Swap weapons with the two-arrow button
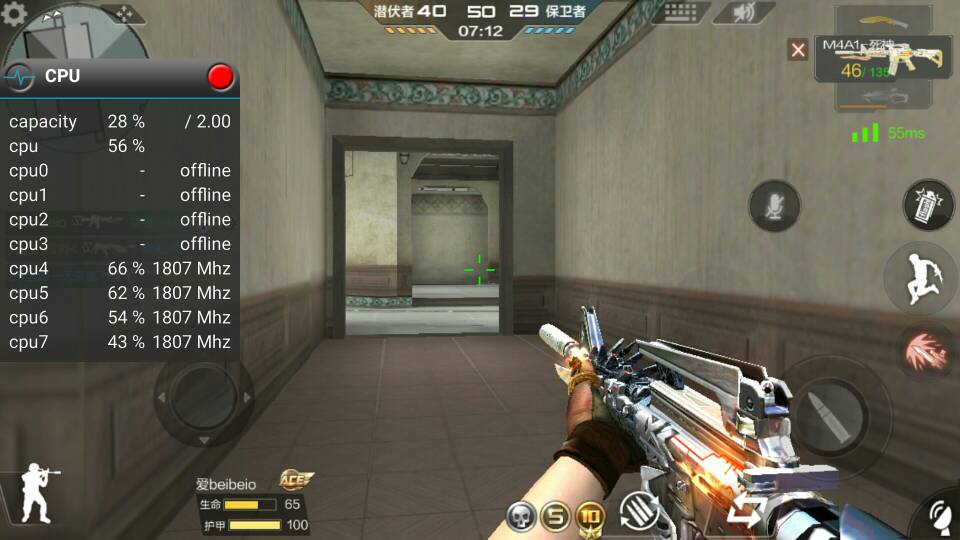Screen dimensions: 960x540 (x=746, y=511)
